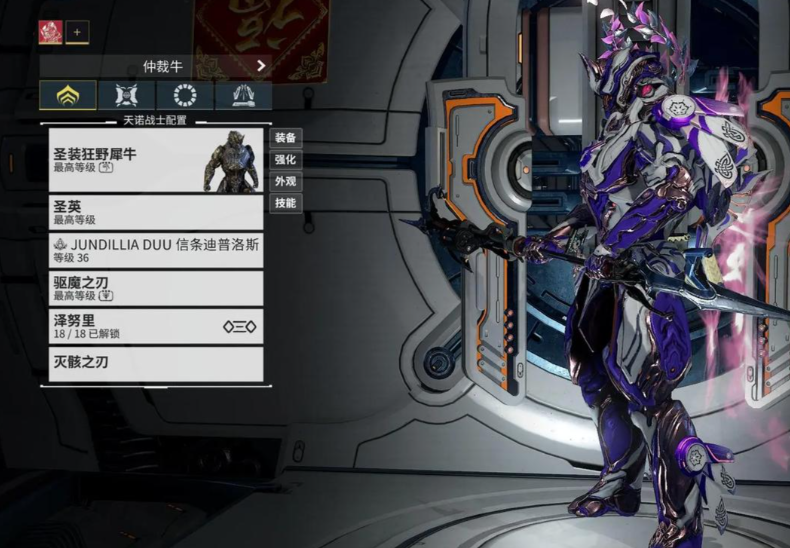Click the 装备 (Equip) button

[285, 138]
